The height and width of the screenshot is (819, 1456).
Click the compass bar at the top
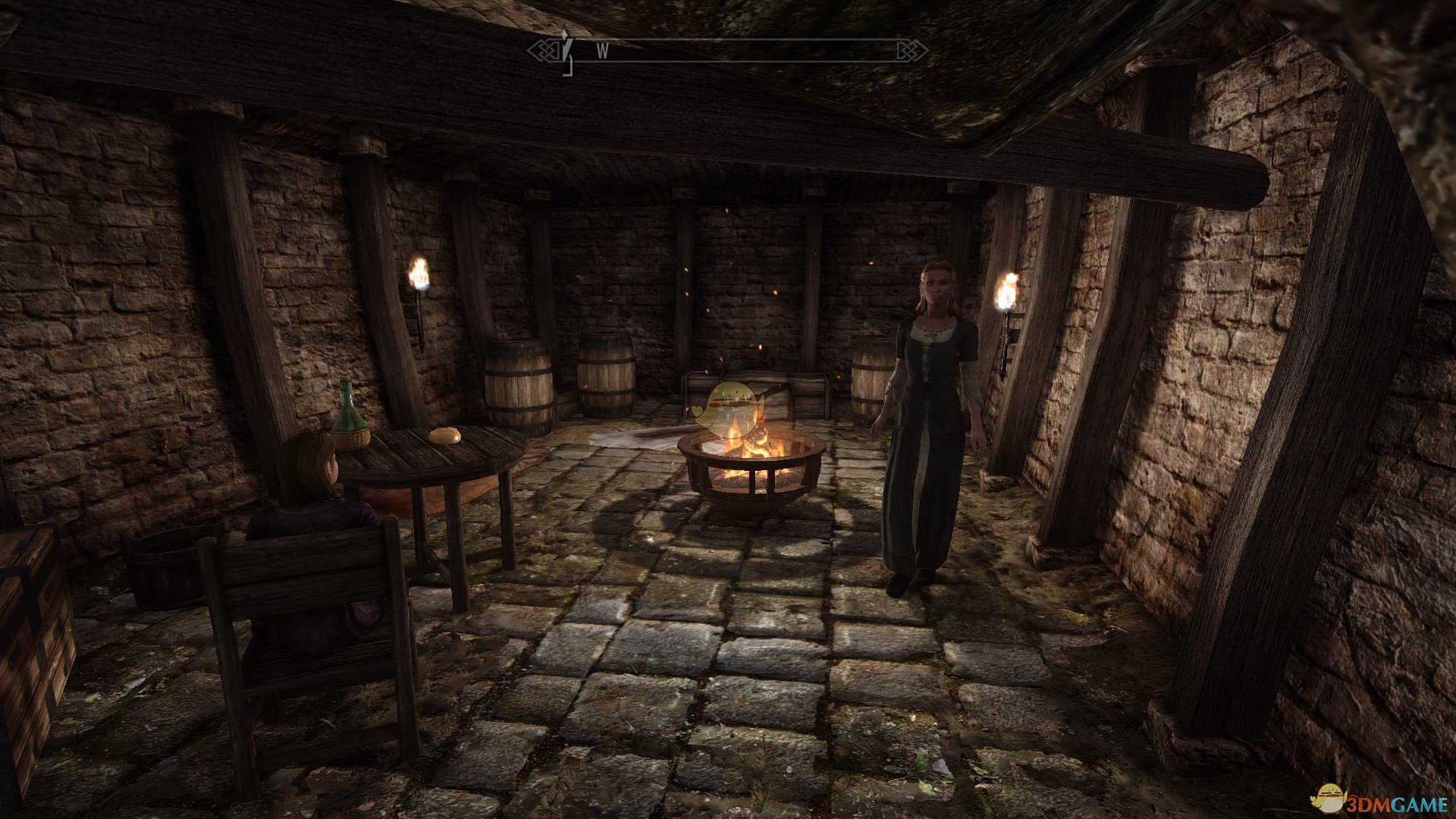tap(728, 51)
